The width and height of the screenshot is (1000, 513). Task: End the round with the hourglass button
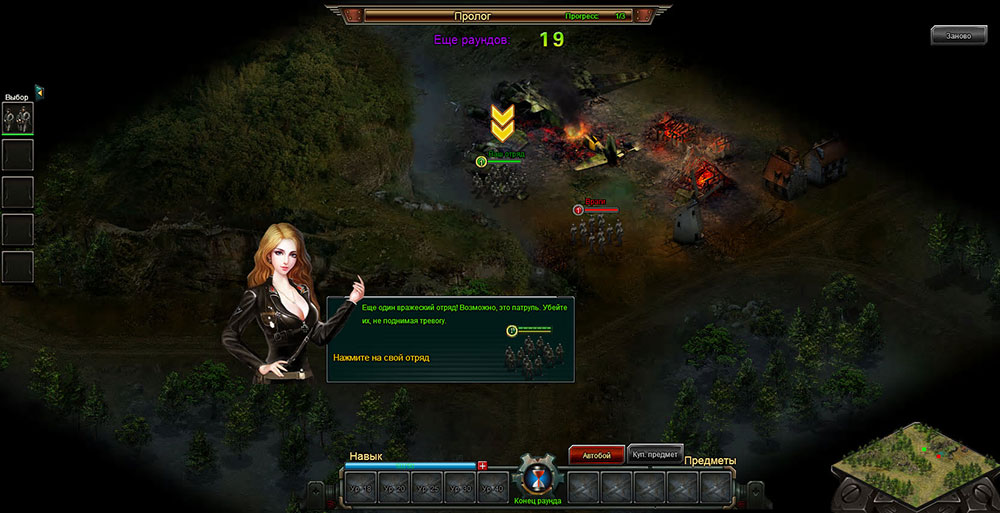coord(538,478)
